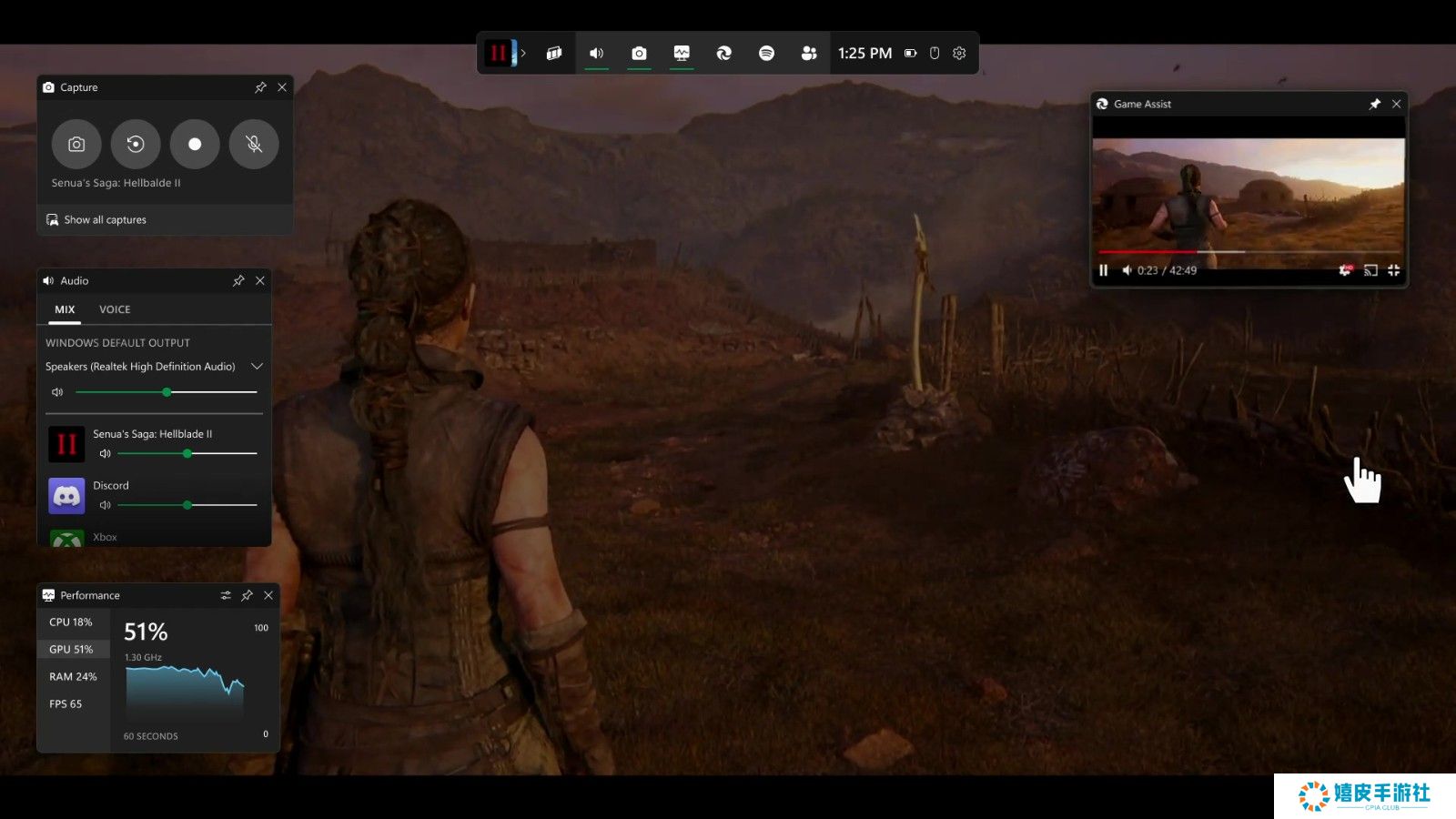Close the Capture widget
The image size is (1456, 819).
point(282,87)
